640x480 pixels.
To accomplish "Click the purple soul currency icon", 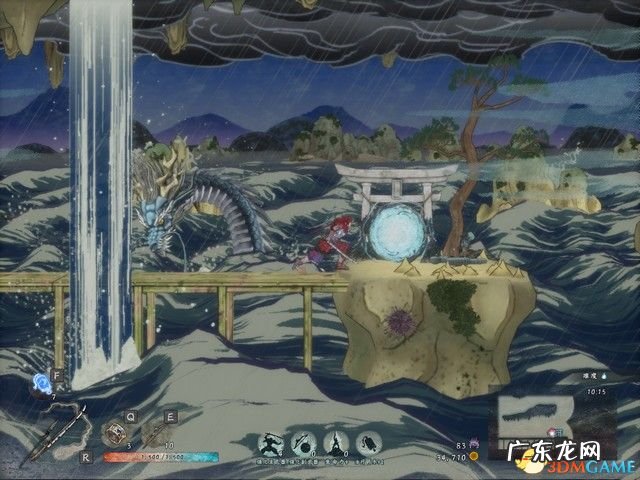I will [x=474, y=443].
